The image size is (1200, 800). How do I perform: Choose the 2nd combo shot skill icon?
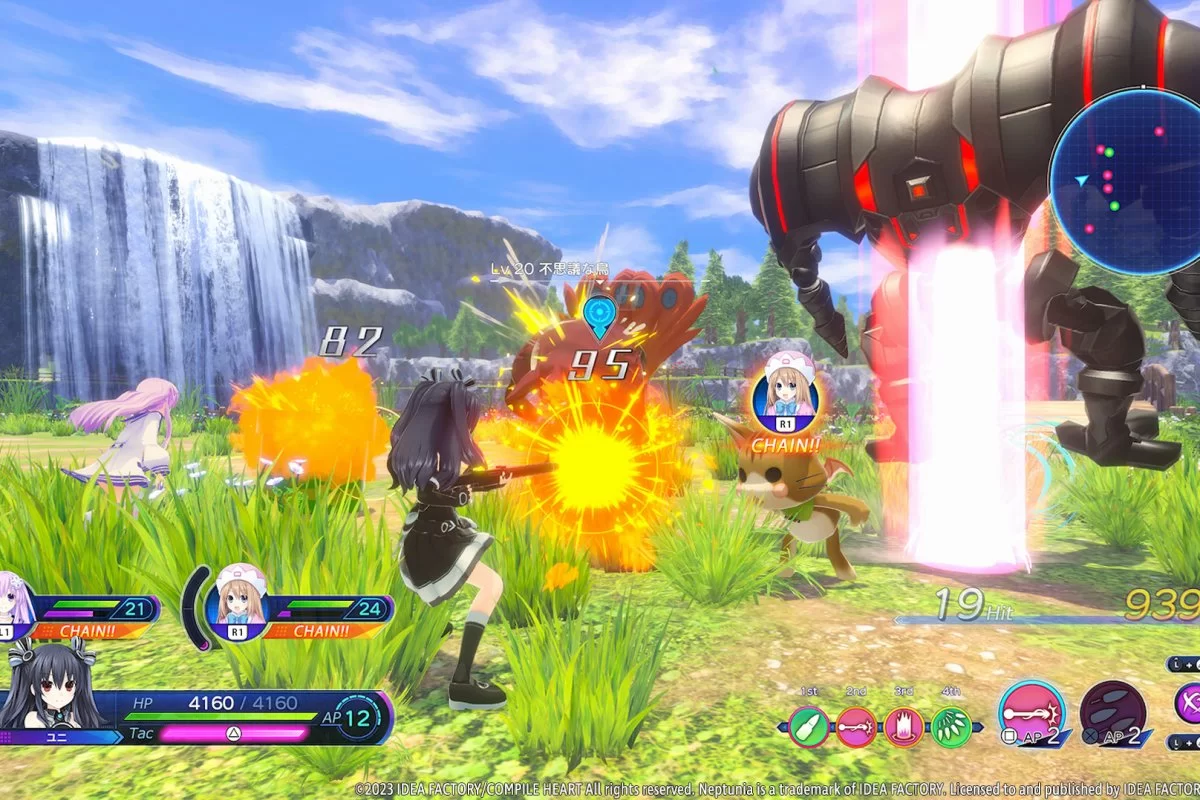point(856,727)
